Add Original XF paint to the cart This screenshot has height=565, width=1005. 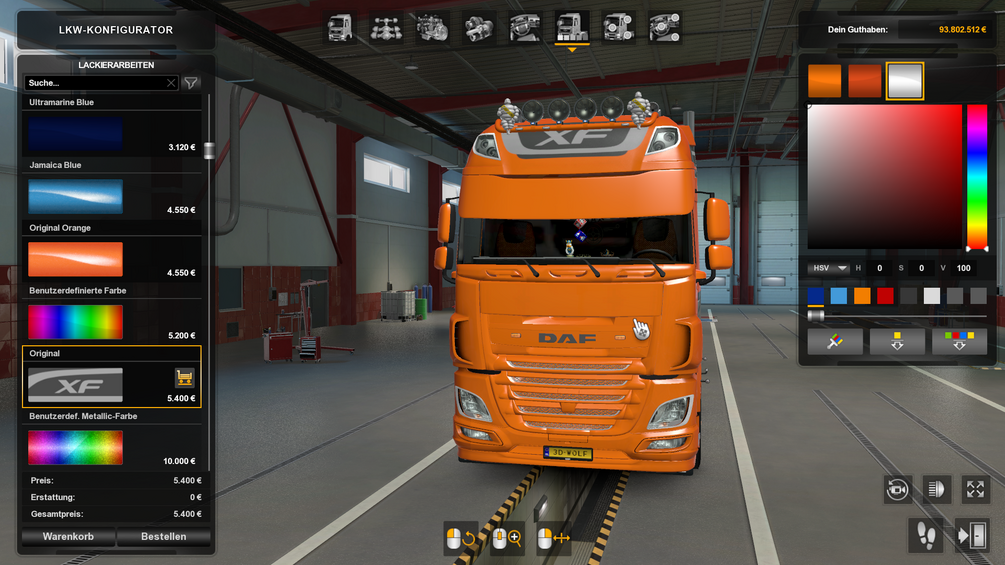click(x=184, y=378)
